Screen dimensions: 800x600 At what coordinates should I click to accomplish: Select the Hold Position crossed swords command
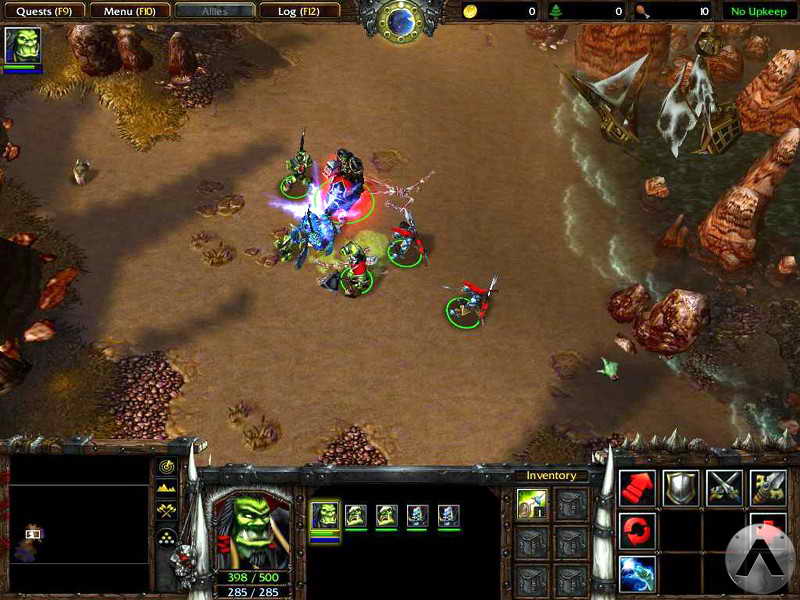click(725, 487)
